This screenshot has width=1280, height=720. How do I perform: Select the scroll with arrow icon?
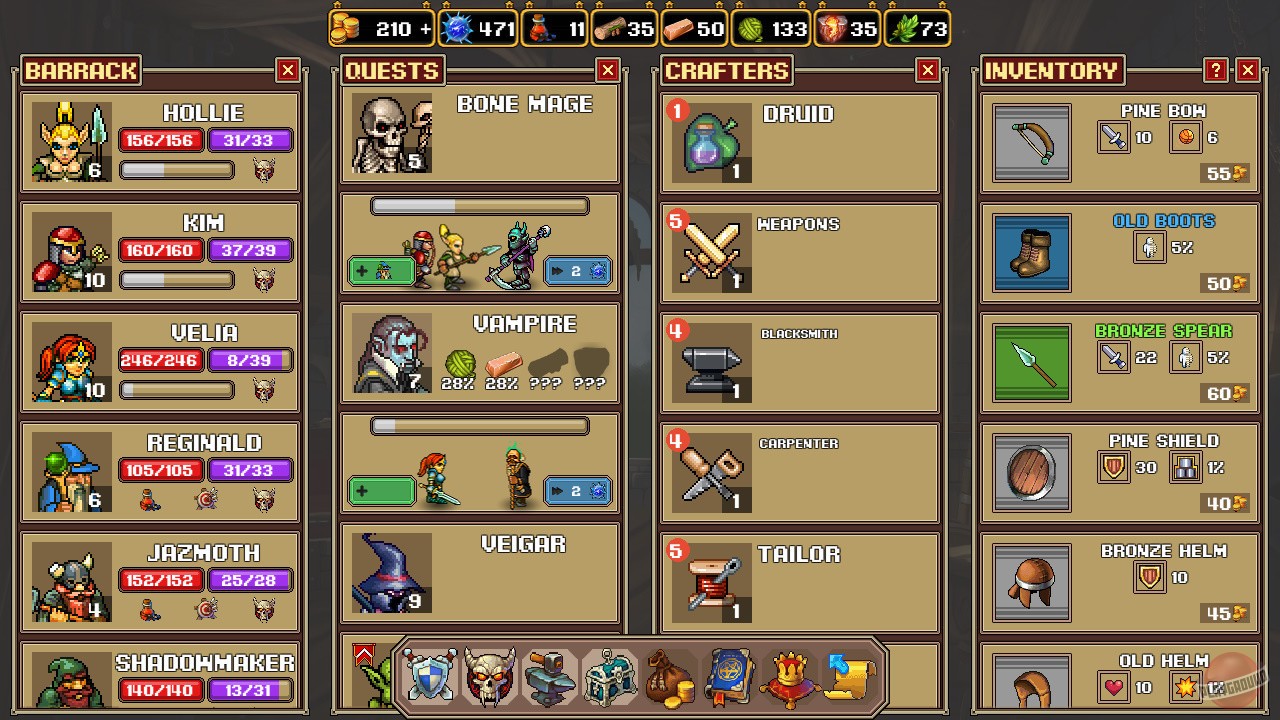(x=848, y=678)
